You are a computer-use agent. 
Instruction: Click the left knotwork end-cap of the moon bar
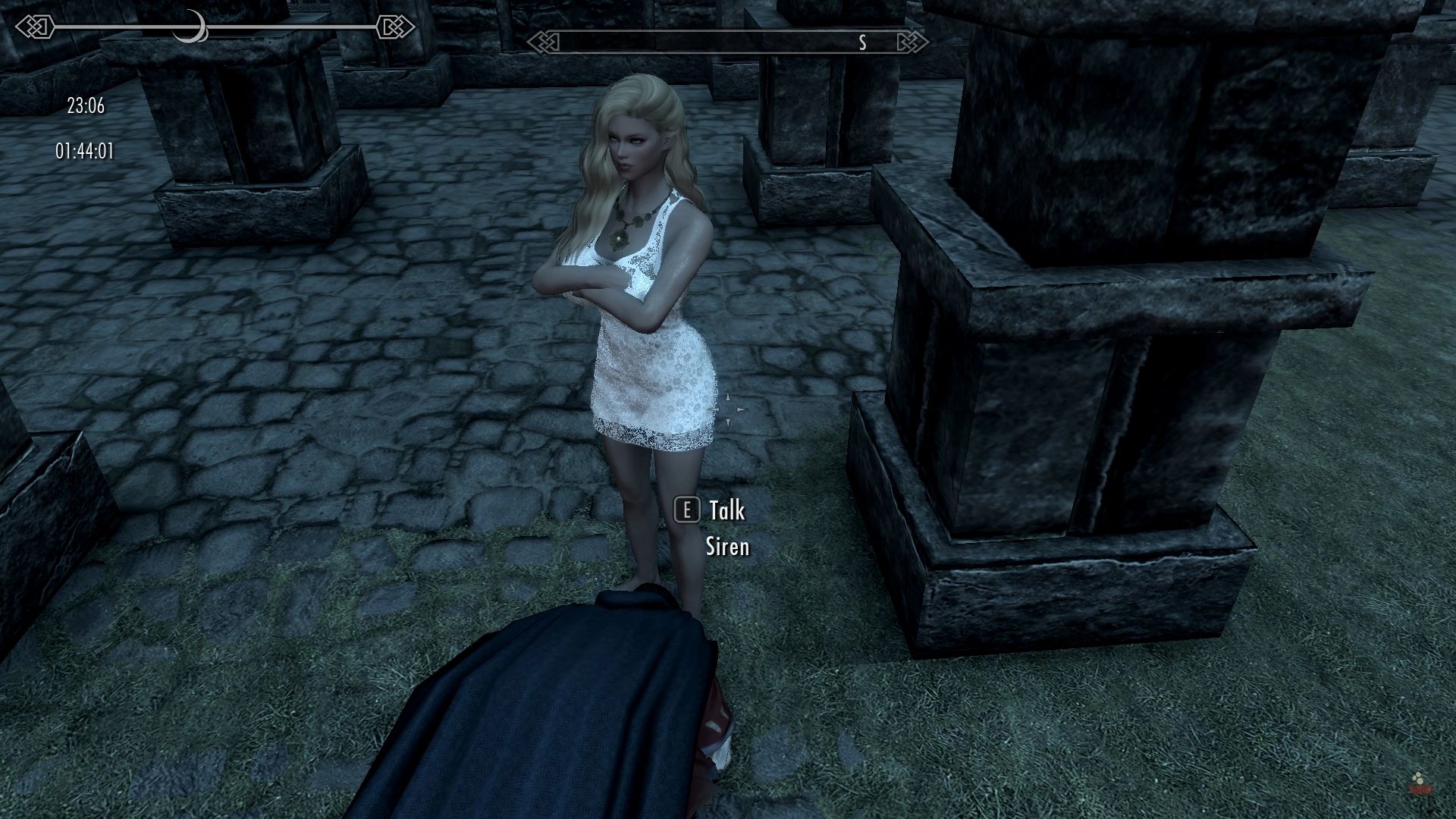coord(36,26)
